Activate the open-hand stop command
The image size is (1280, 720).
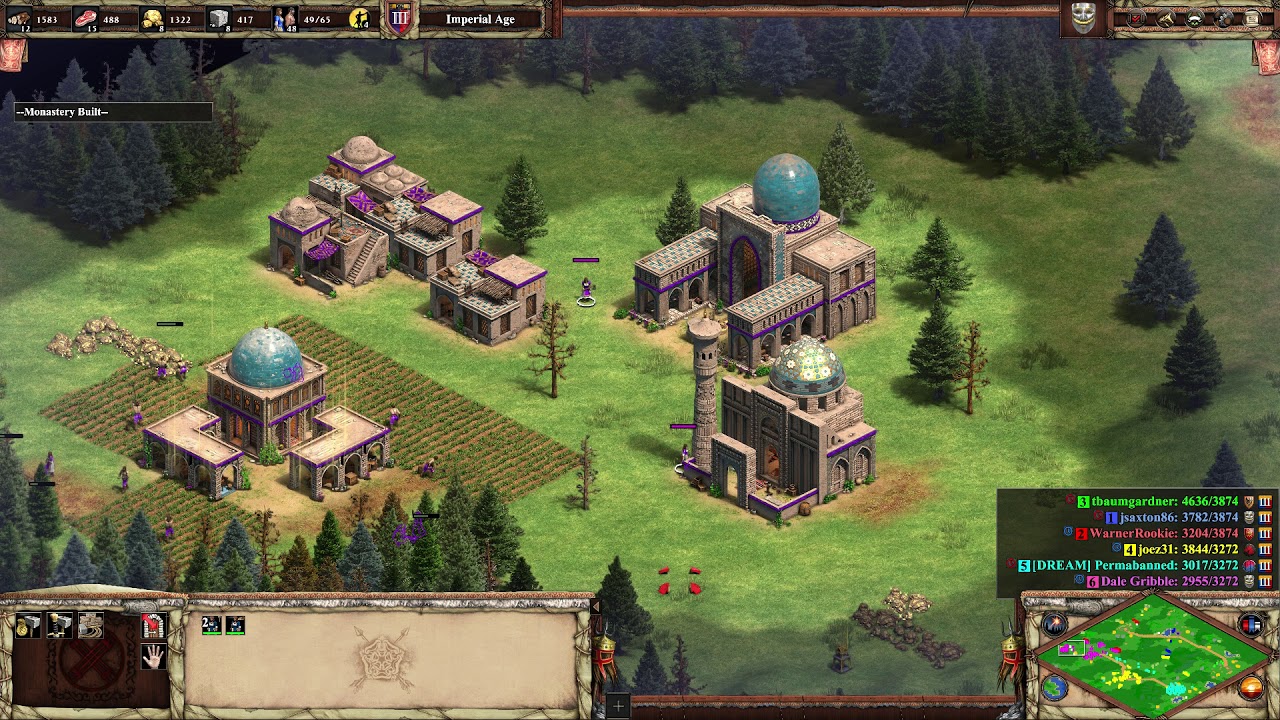point(153,657)
